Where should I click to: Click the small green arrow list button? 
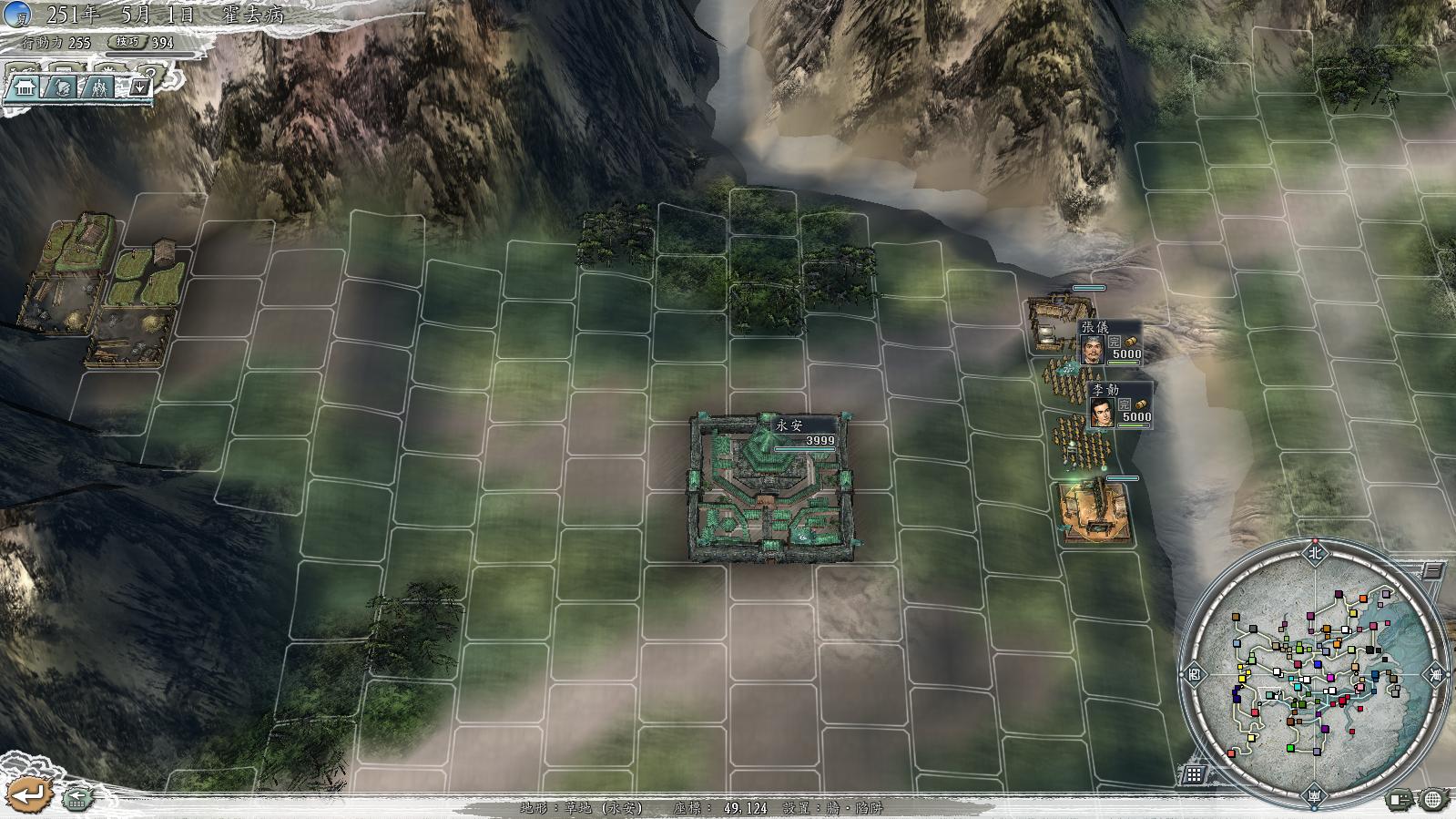pyautogui.click(x=78, y=798)
